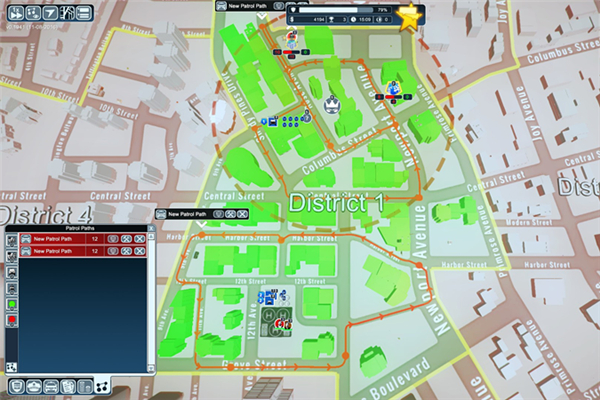Choose the green square filter
Viewport: 600px width, 400px height.
coord(12,302)
